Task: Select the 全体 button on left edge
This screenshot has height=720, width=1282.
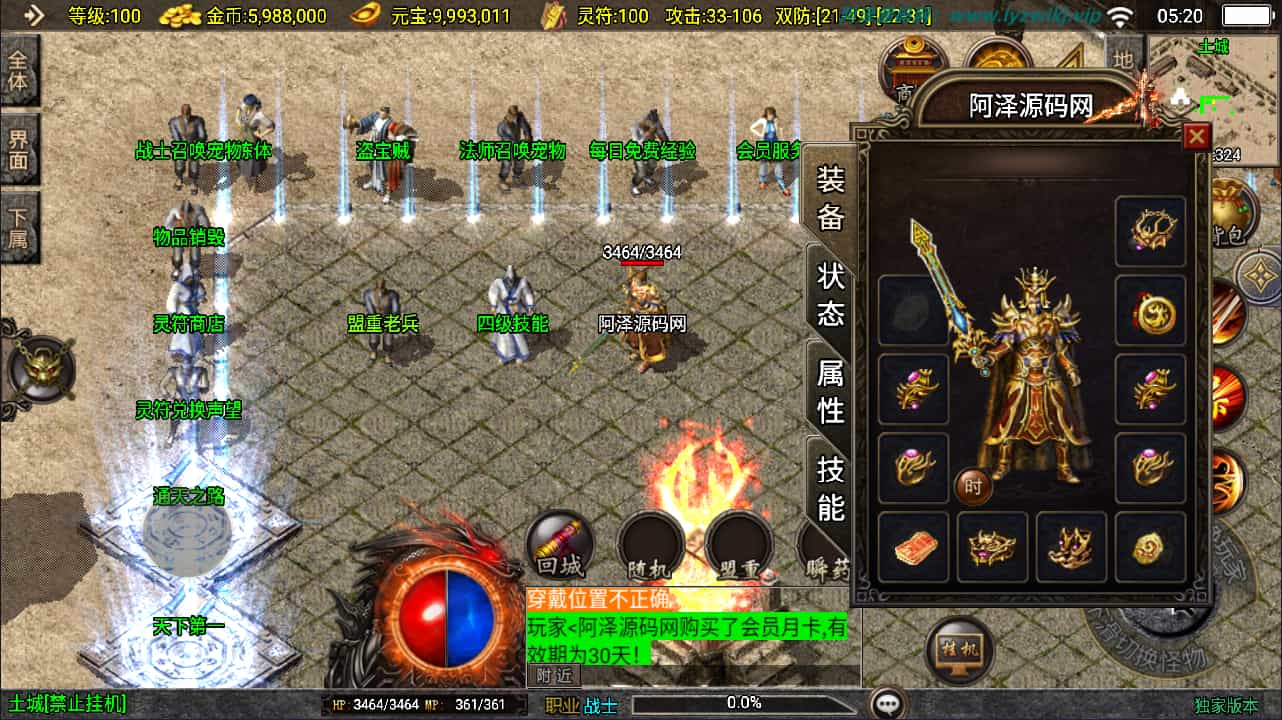Action: pos(19,71)
